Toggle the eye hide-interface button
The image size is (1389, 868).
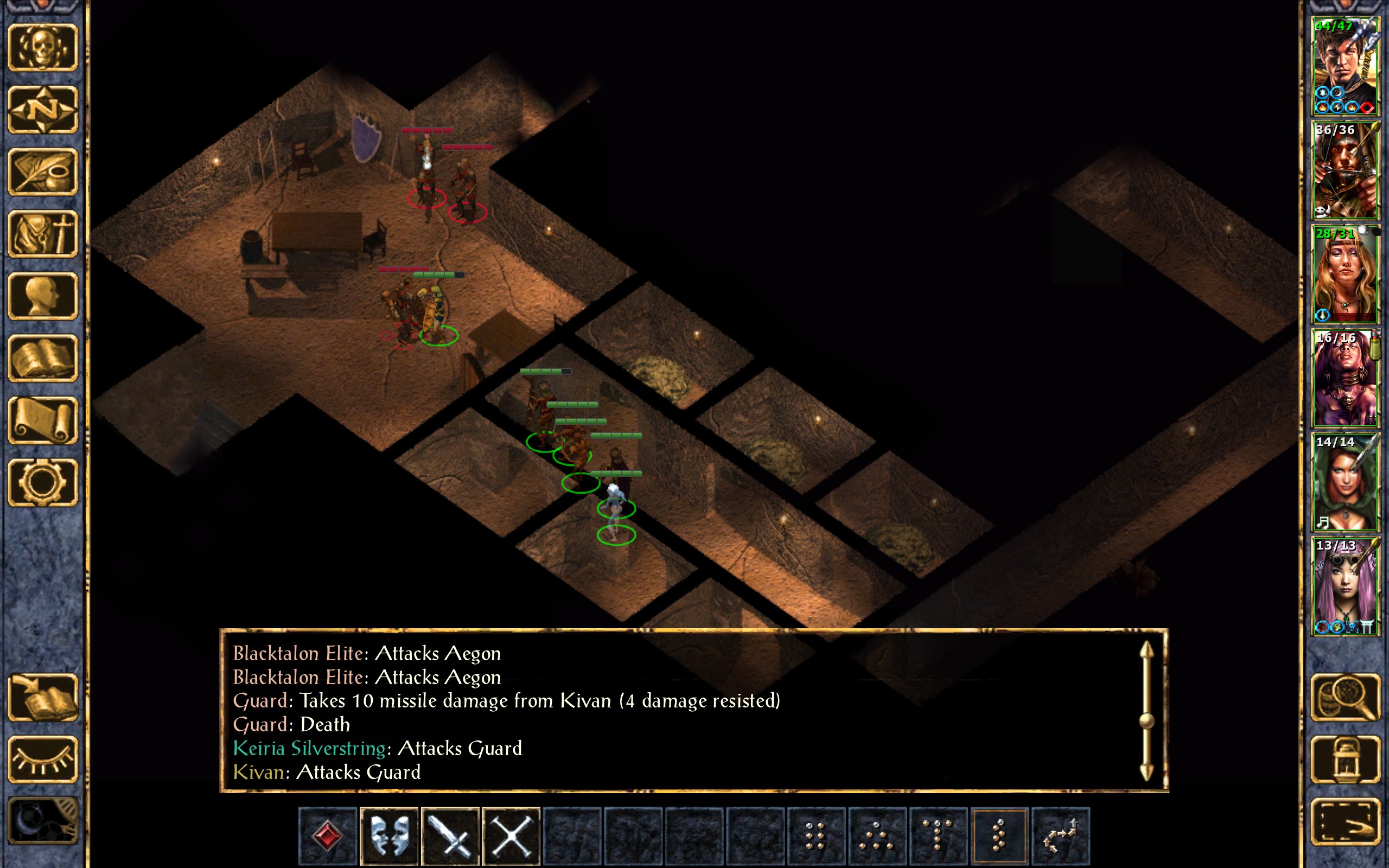tap(43, 759)
